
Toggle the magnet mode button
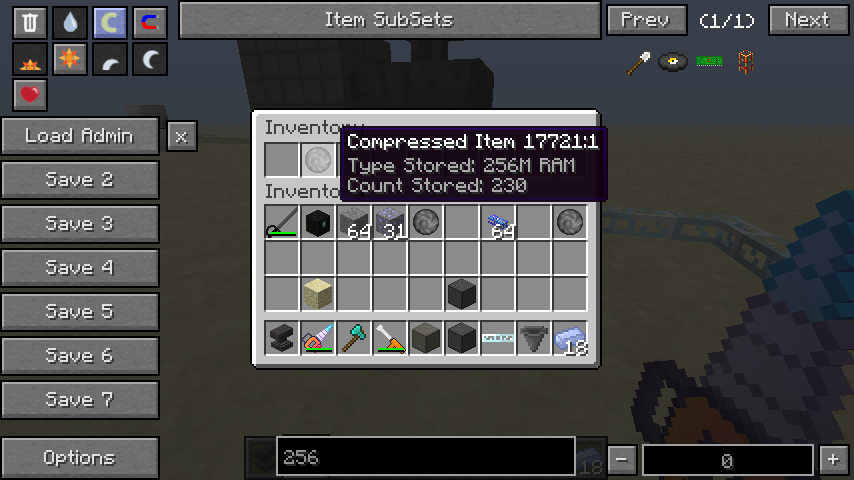[149, 22]
